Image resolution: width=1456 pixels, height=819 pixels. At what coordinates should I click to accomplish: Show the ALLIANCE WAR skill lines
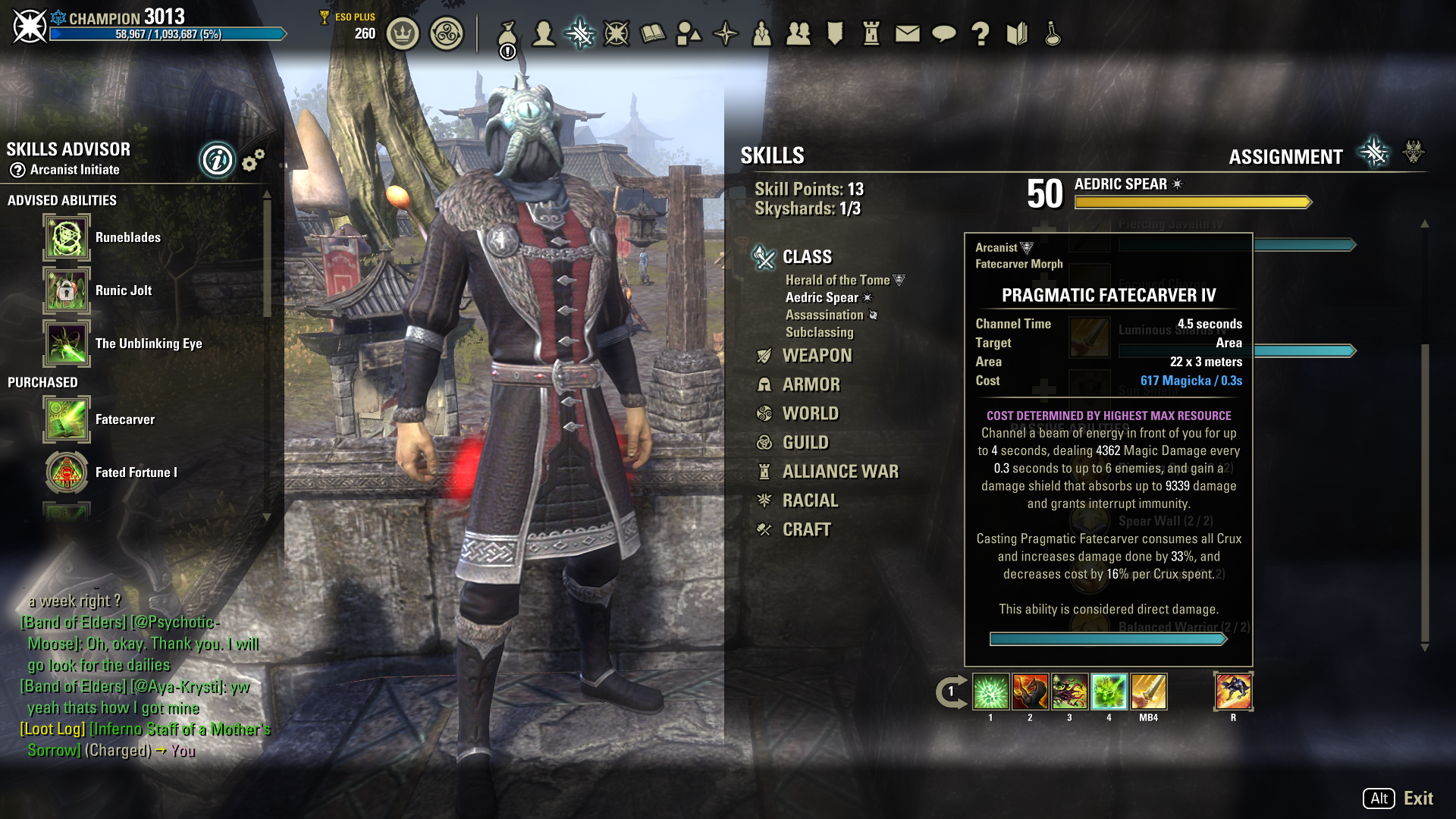pos(839,472)
